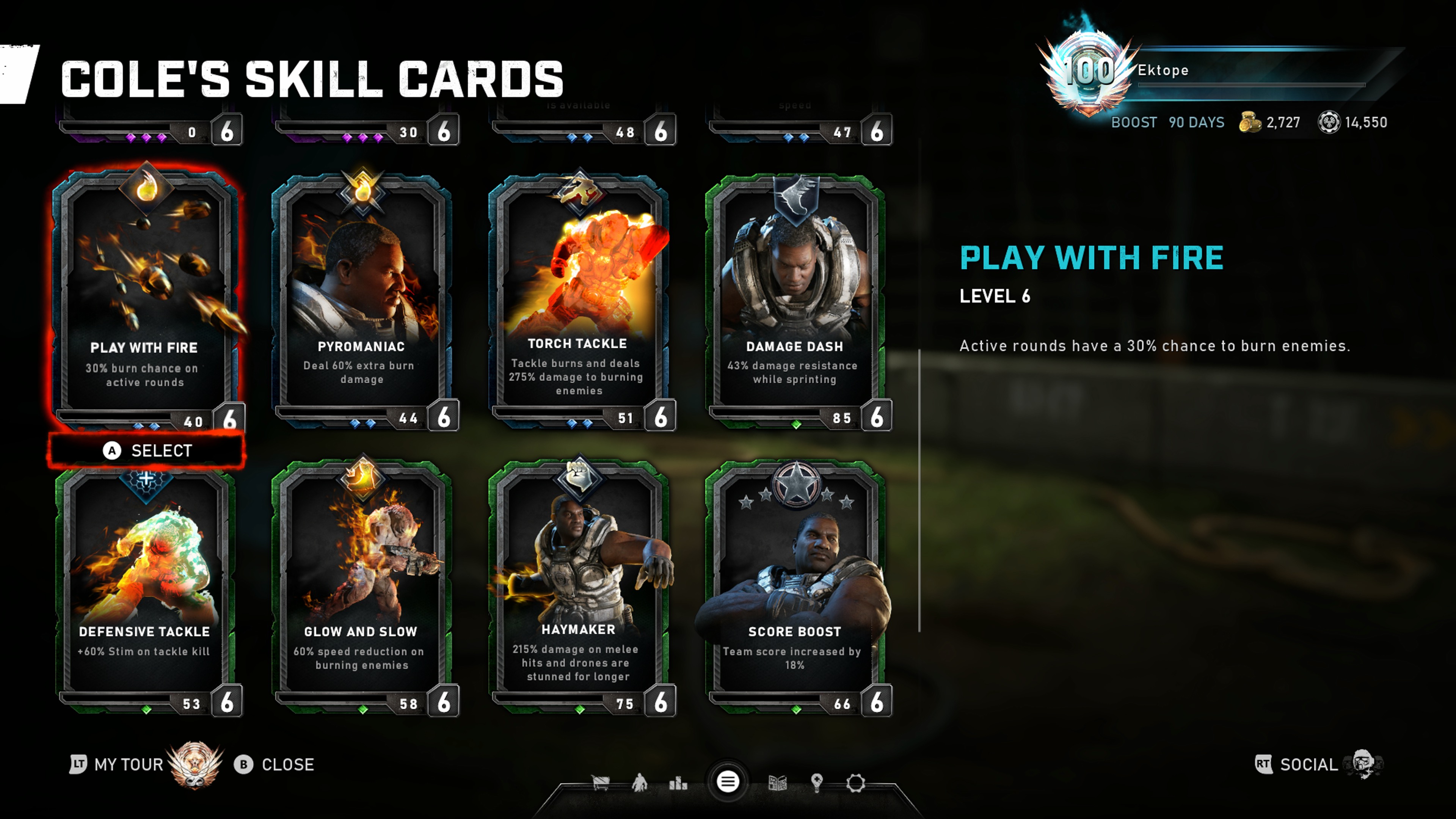Viewport: 1456px width, 819px height.
Task: Open the newspaper news icon
Action: tap(777, 783)
